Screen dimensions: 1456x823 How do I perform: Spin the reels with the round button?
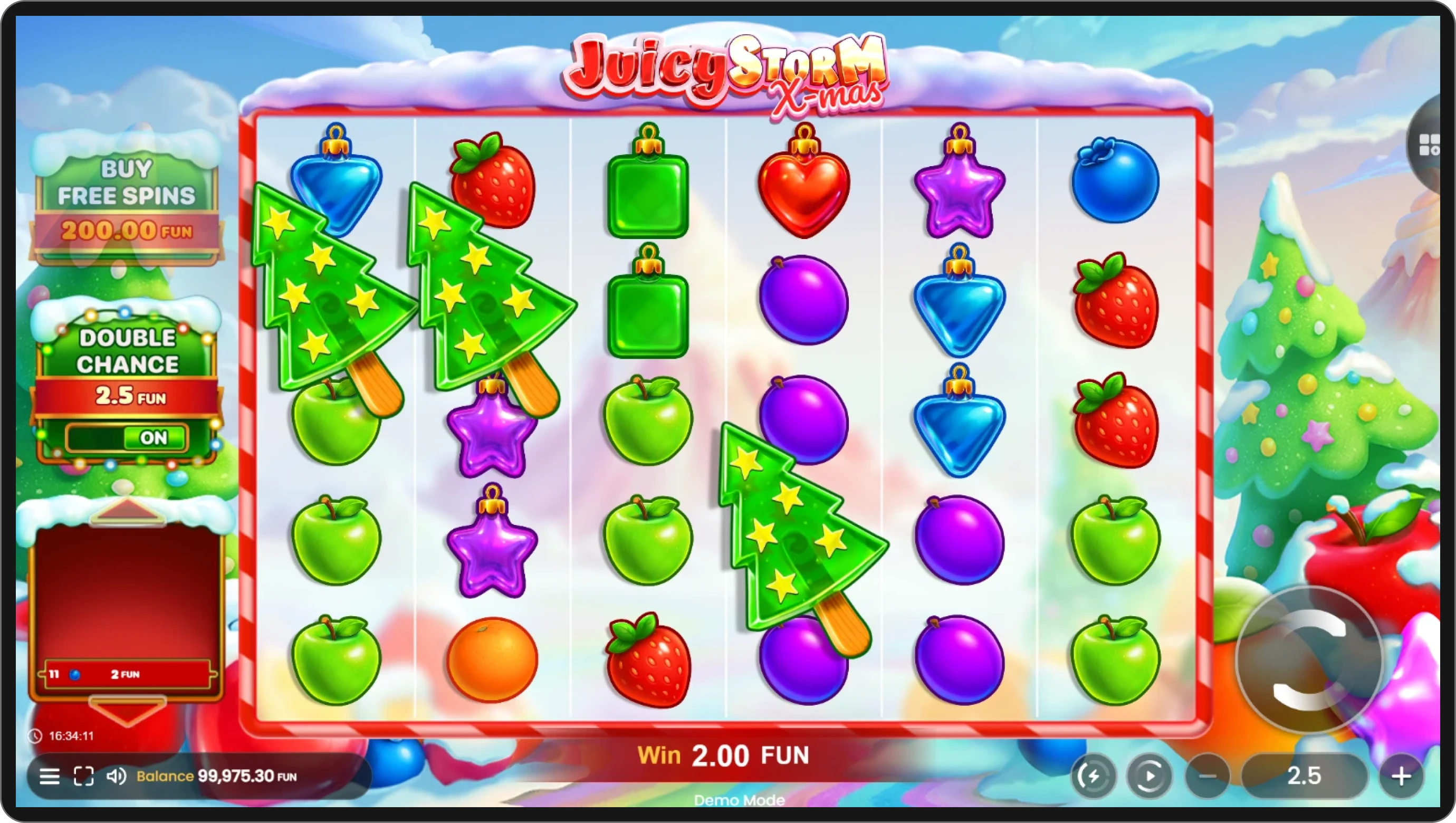pos(1308,659)
